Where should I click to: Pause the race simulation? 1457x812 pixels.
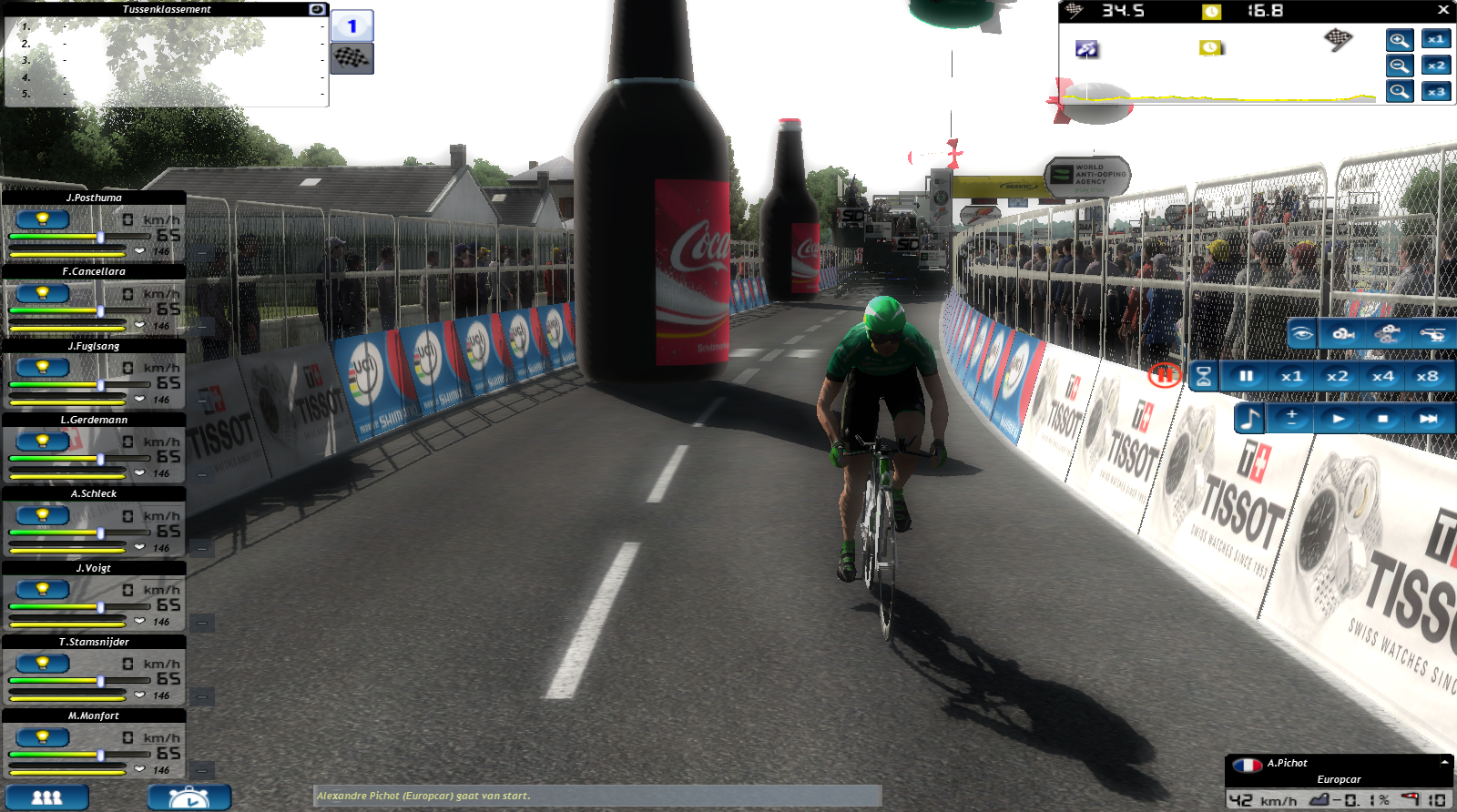1246,376
